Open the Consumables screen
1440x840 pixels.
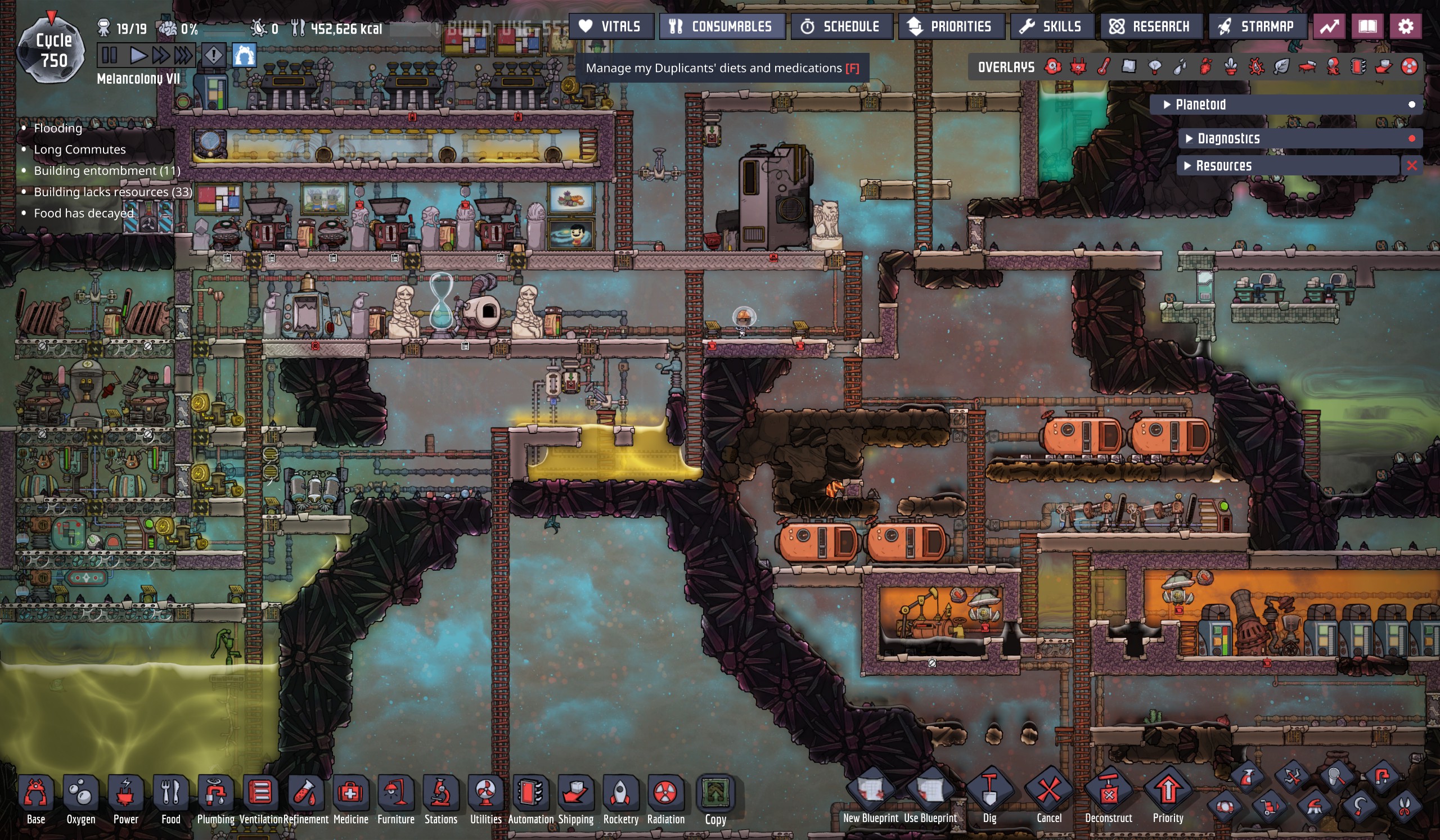point(722,26)
